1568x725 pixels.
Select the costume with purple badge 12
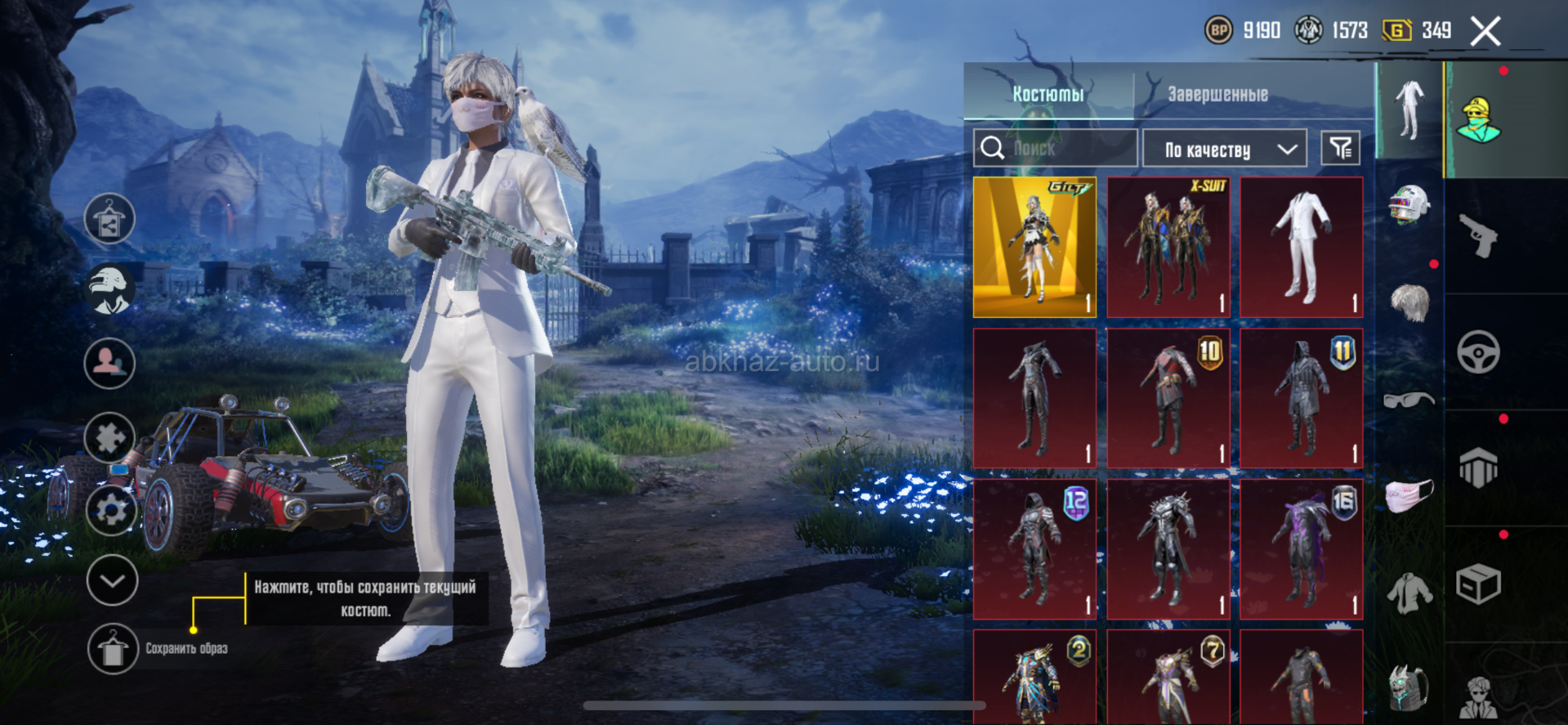pyautogui.click(x=1034, y=549)
